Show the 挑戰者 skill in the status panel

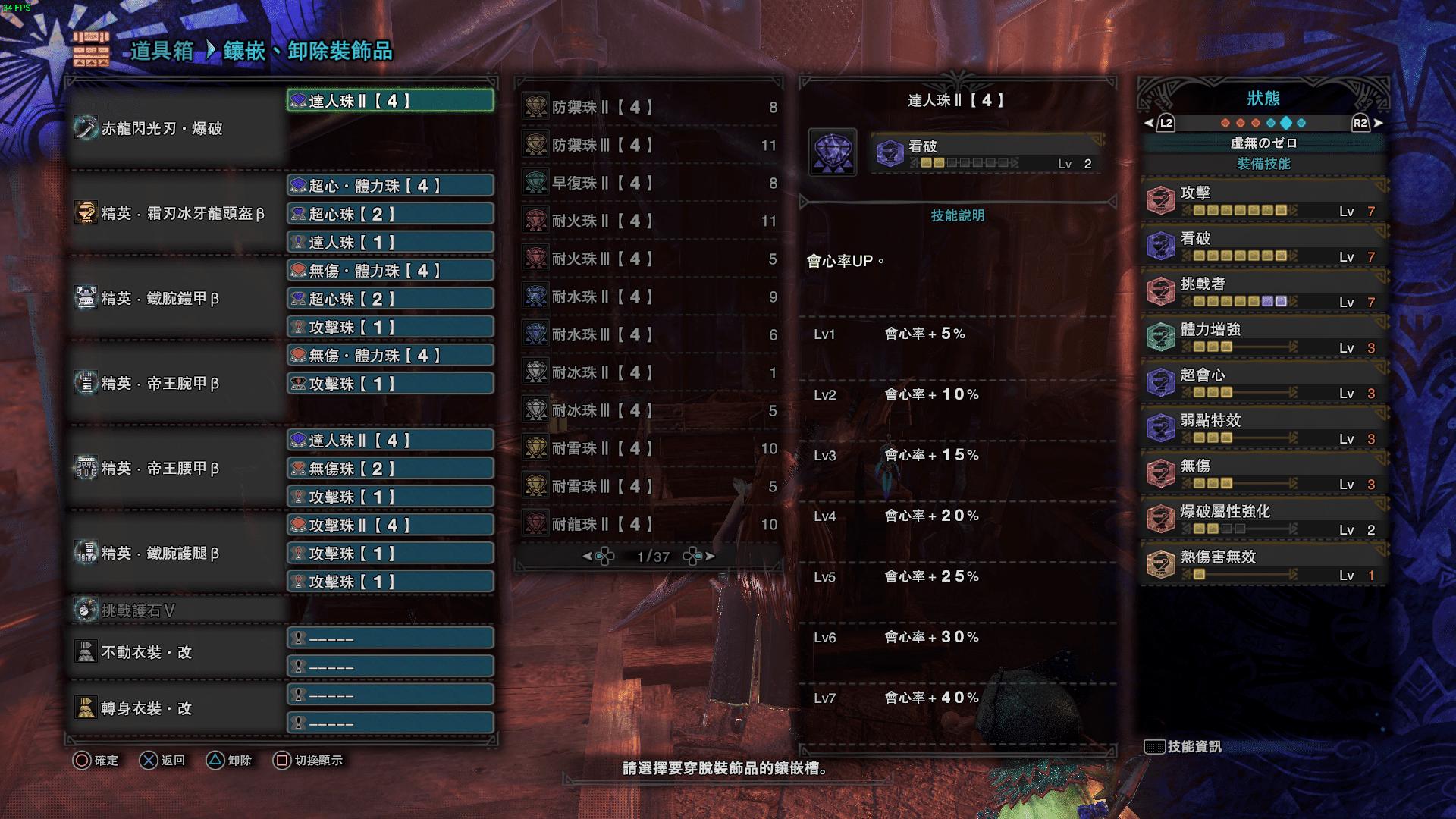click(x=1263, y=290)
